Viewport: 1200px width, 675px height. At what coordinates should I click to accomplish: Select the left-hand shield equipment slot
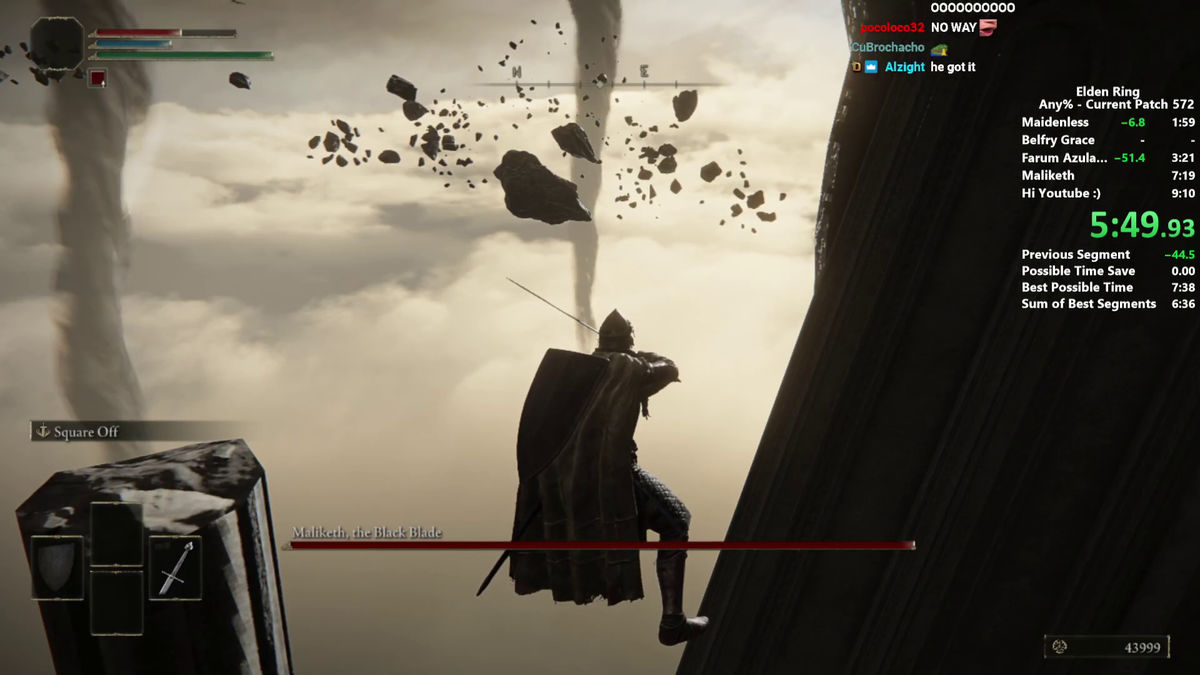pos(57,567)
